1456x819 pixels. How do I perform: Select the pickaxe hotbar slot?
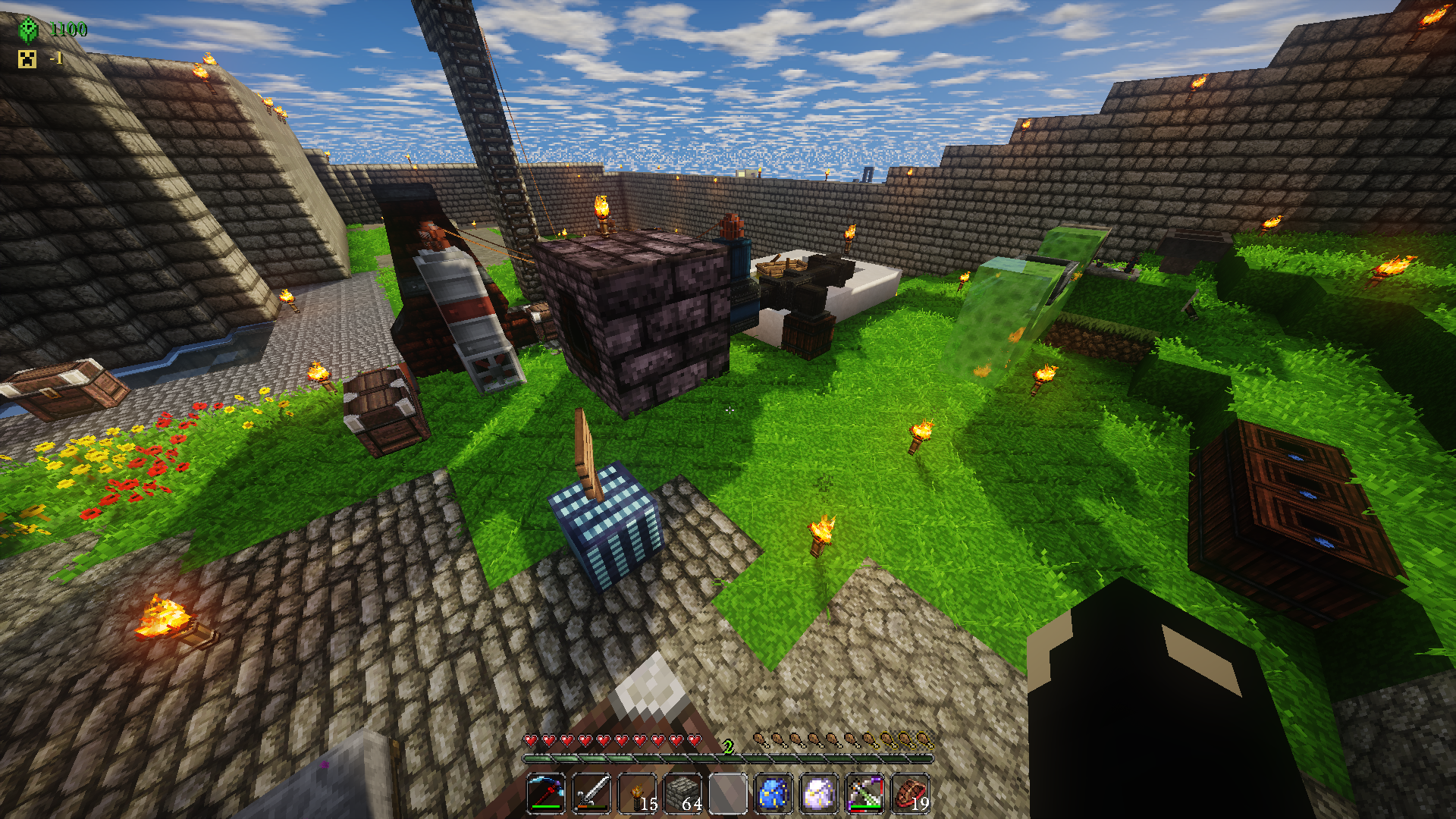coord(546,794)
